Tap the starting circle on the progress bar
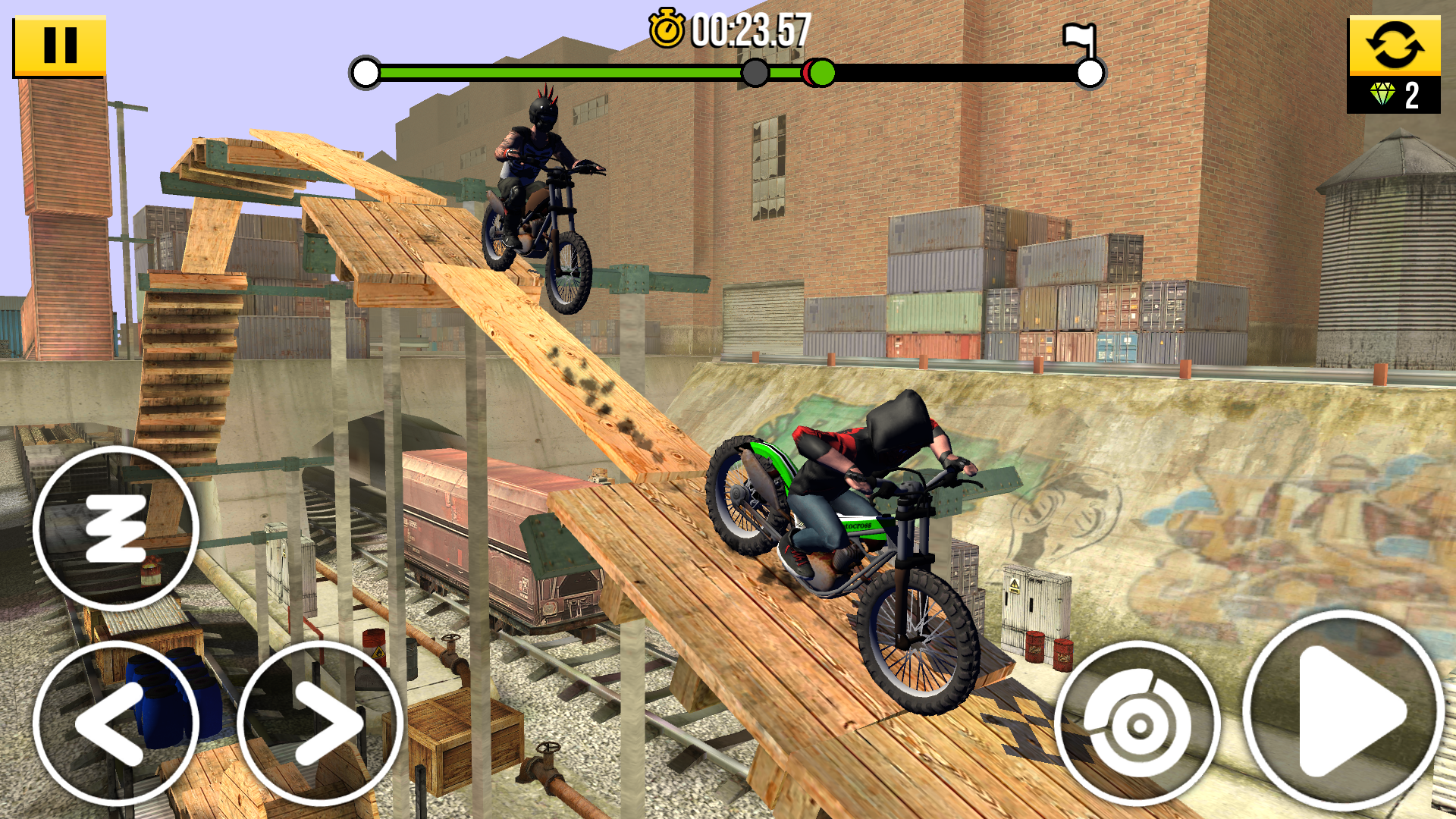 tap(365, 74)
